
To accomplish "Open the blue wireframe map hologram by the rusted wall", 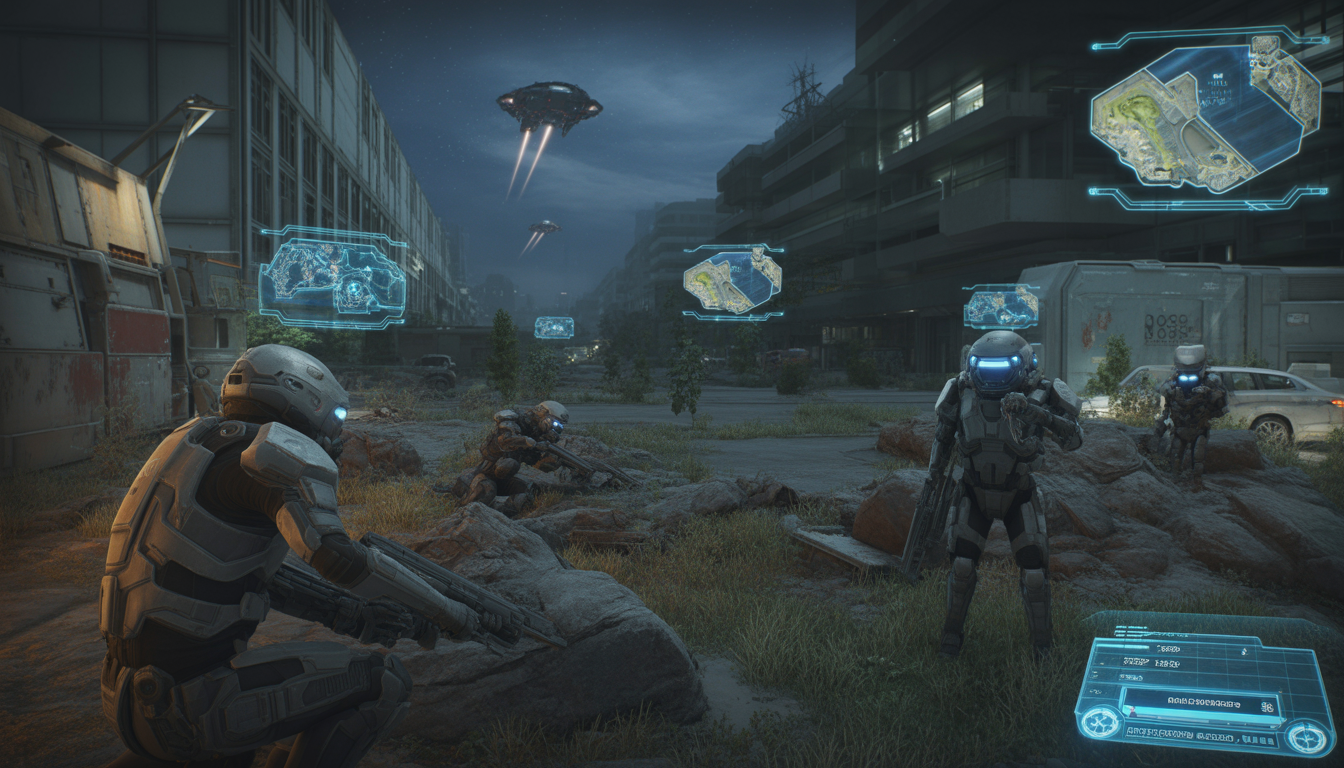I will pos(332,278).
